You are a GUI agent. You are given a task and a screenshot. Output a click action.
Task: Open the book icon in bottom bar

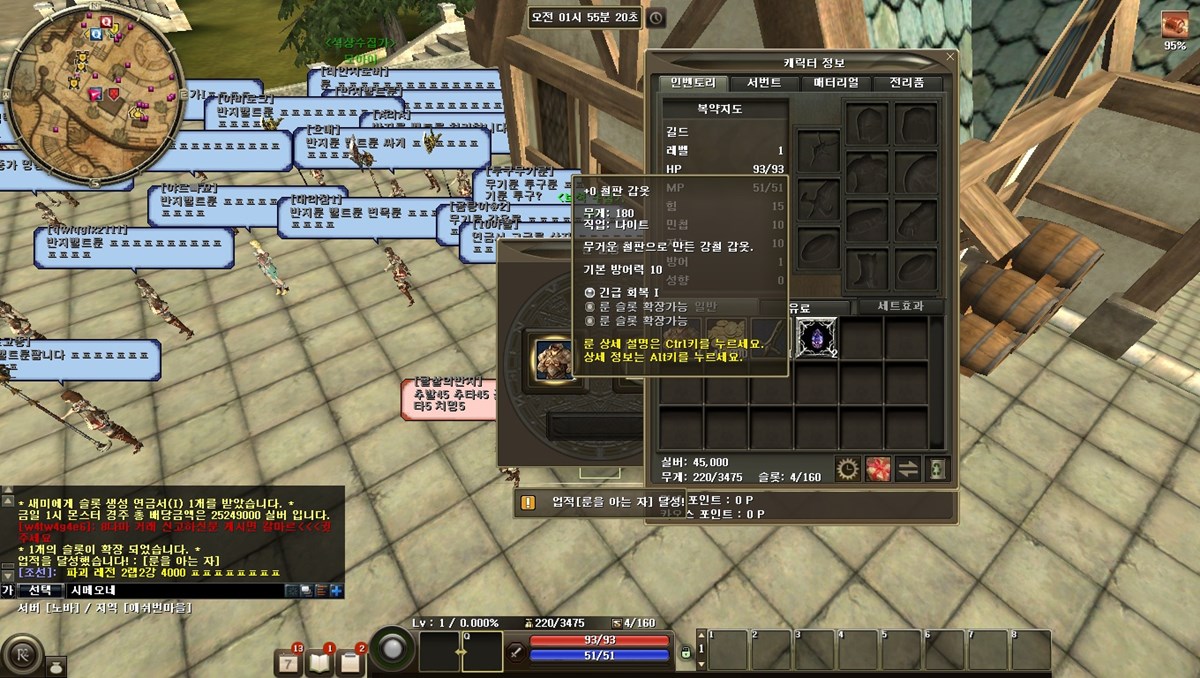[x=319, y=661]
